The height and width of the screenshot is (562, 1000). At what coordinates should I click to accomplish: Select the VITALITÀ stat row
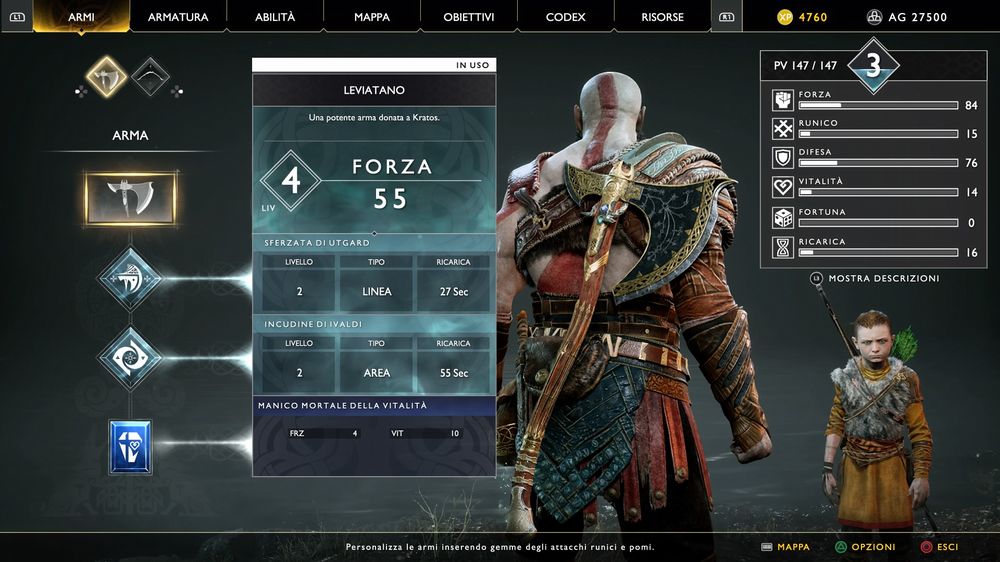pyautogui.click(x=873, y=187)
